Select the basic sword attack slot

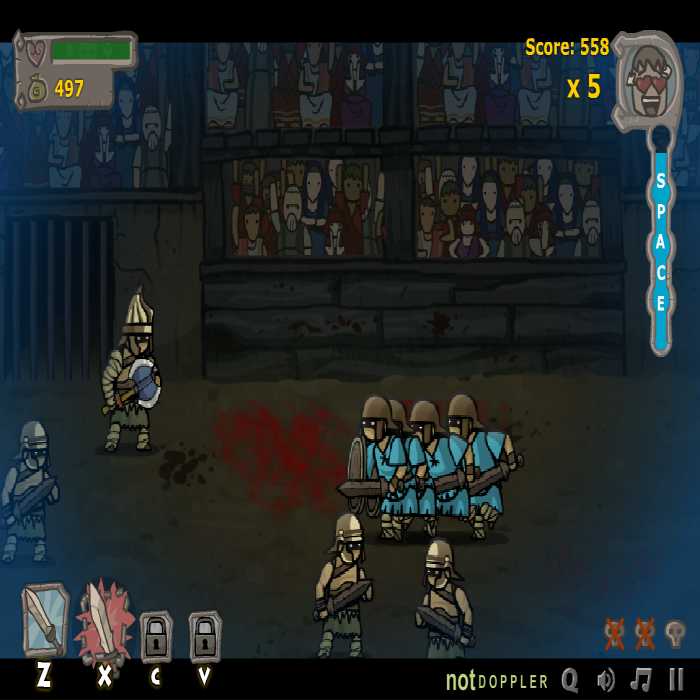44,619
